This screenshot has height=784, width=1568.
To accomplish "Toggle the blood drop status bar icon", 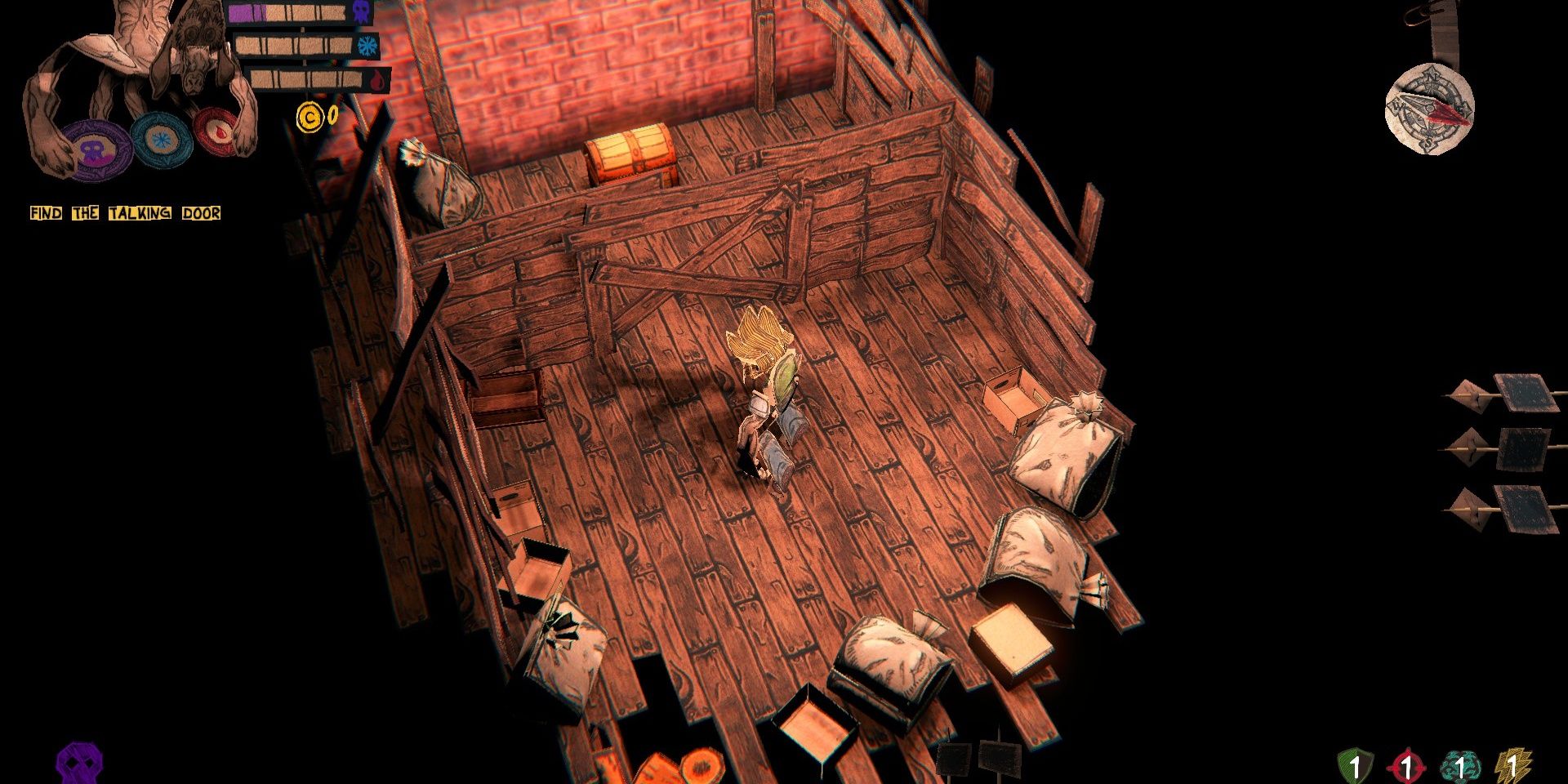I will pos(376,82).
